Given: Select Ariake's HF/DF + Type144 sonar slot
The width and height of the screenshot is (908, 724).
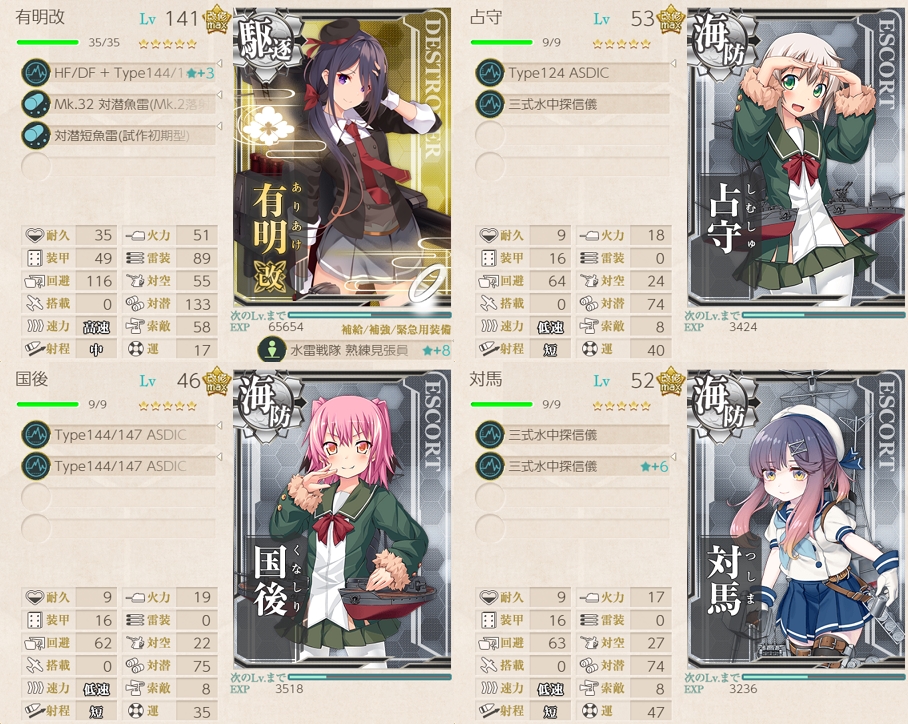Looking at the screenshot, I should click(120, 73).
